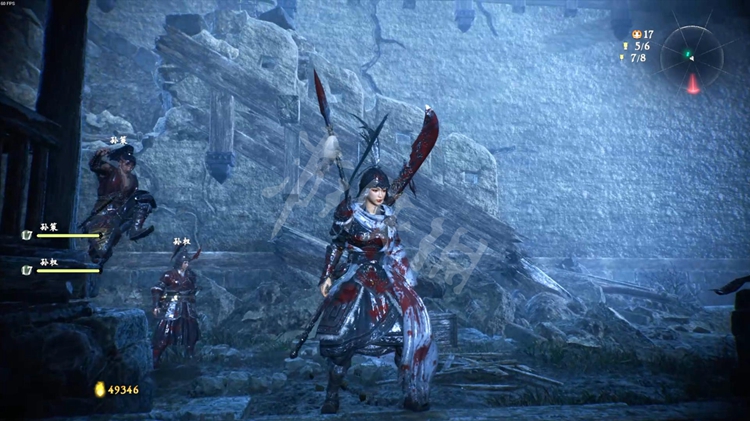Viewport: 750px width, 421px height.
Task: Select the green marker on the compass
Action: click(688, 55)
